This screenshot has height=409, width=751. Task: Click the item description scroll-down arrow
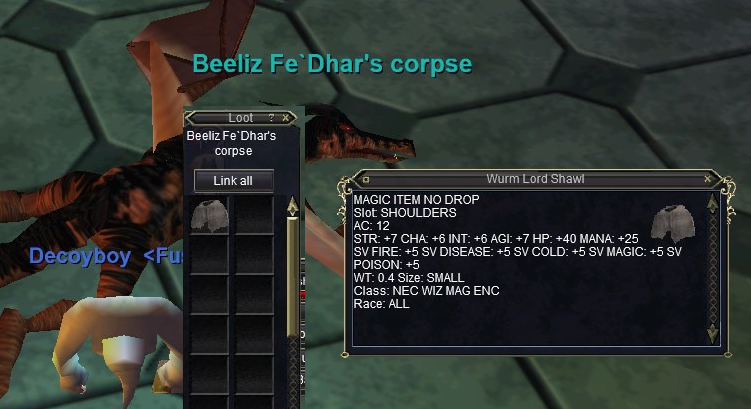712,333
